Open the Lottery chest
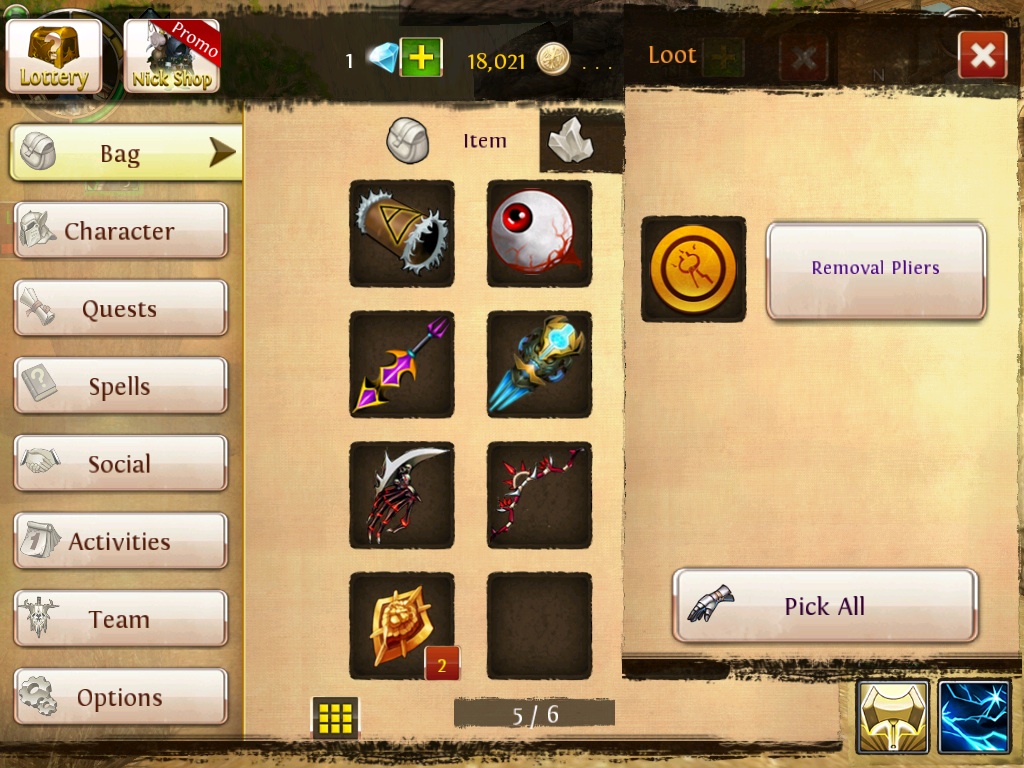1024x768 pixels. click(54, 56)
